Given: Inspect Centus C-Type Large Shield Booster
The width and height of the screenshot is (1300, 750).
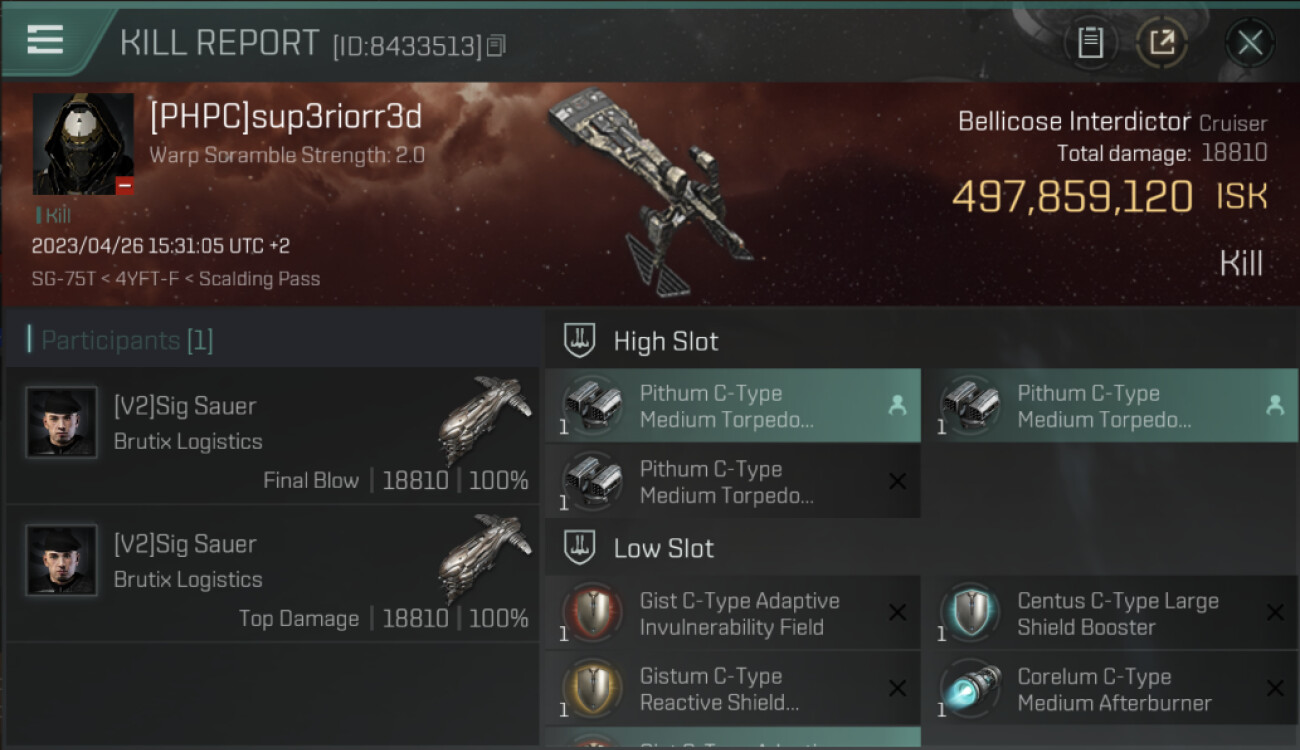Looking at the screenshot, I should click(1110, 614).
